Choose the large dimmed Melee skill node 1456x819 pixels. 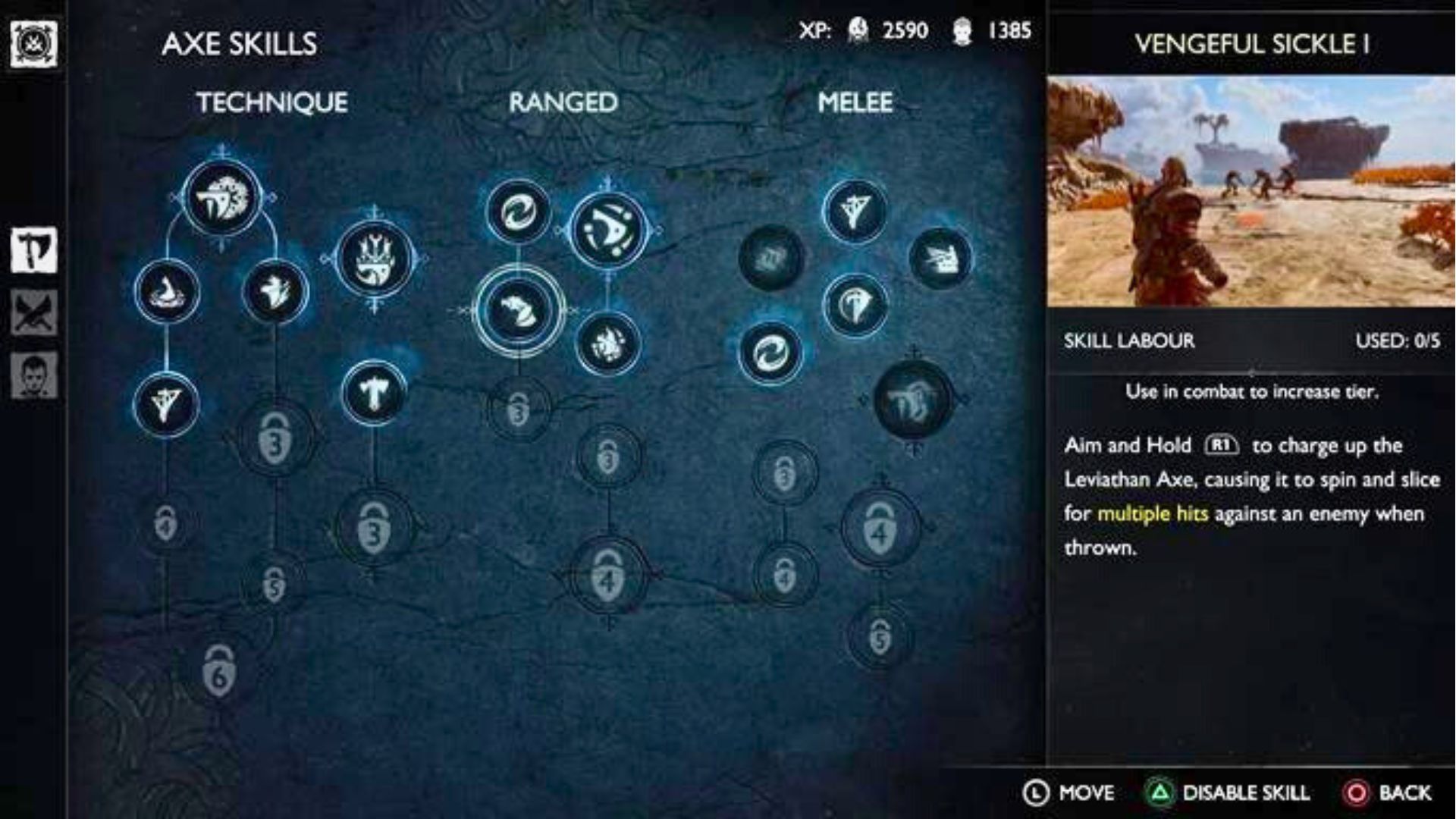coord(912,400)
